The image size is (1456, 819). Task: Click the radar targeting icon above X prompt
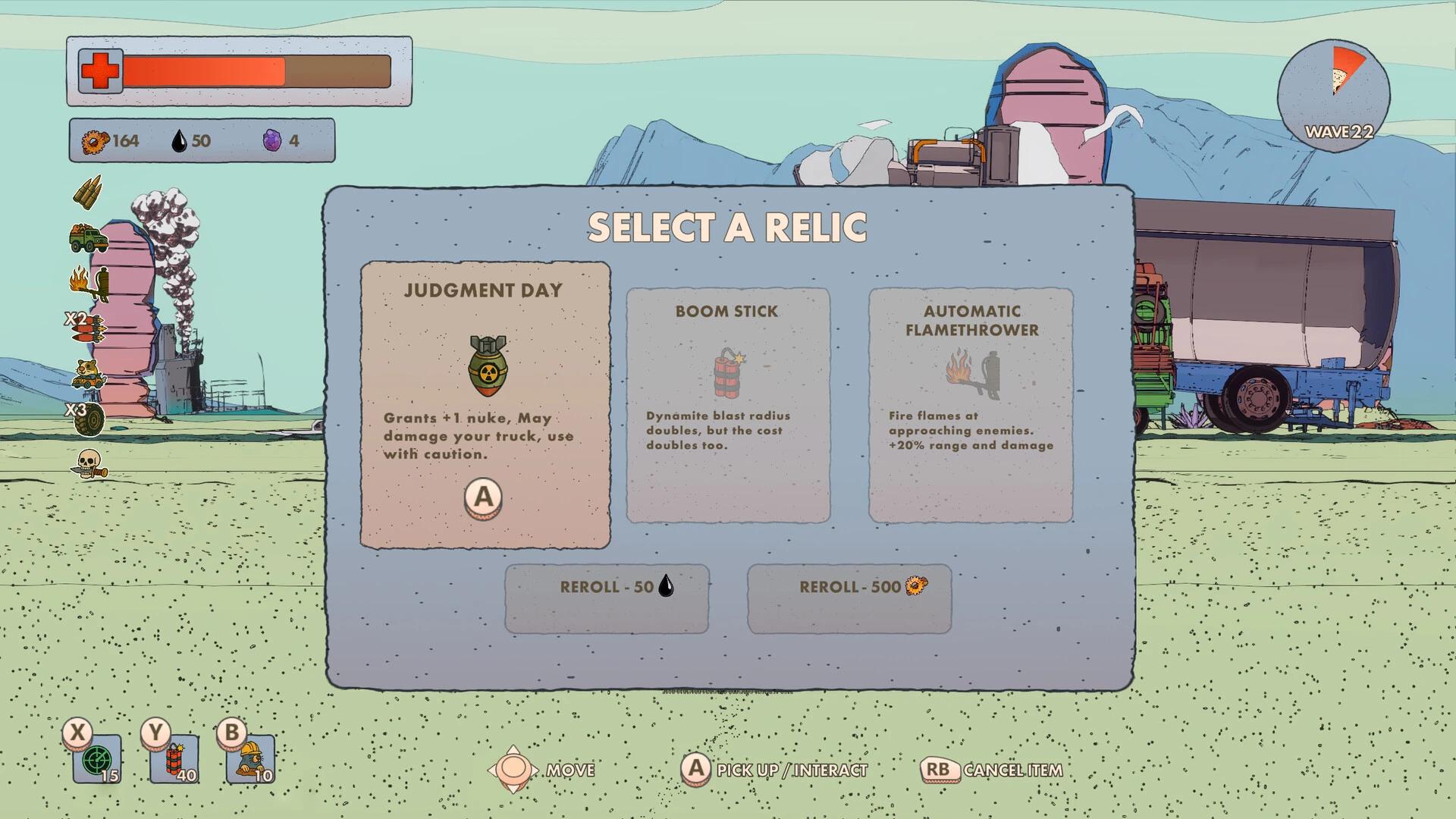(99, 761)
